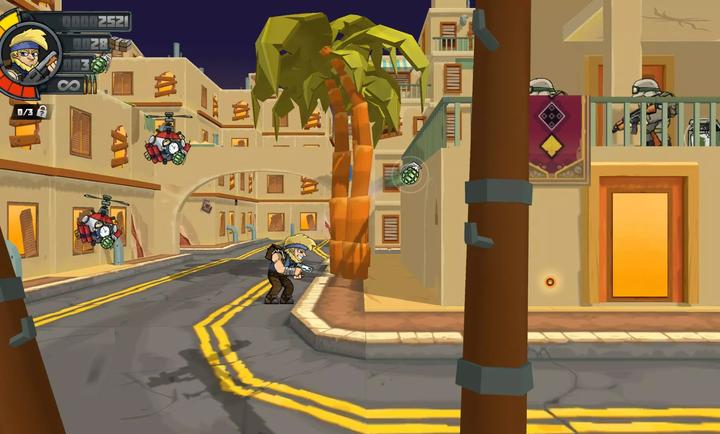Select the green grenade icon in the HUD

[99, 65]
